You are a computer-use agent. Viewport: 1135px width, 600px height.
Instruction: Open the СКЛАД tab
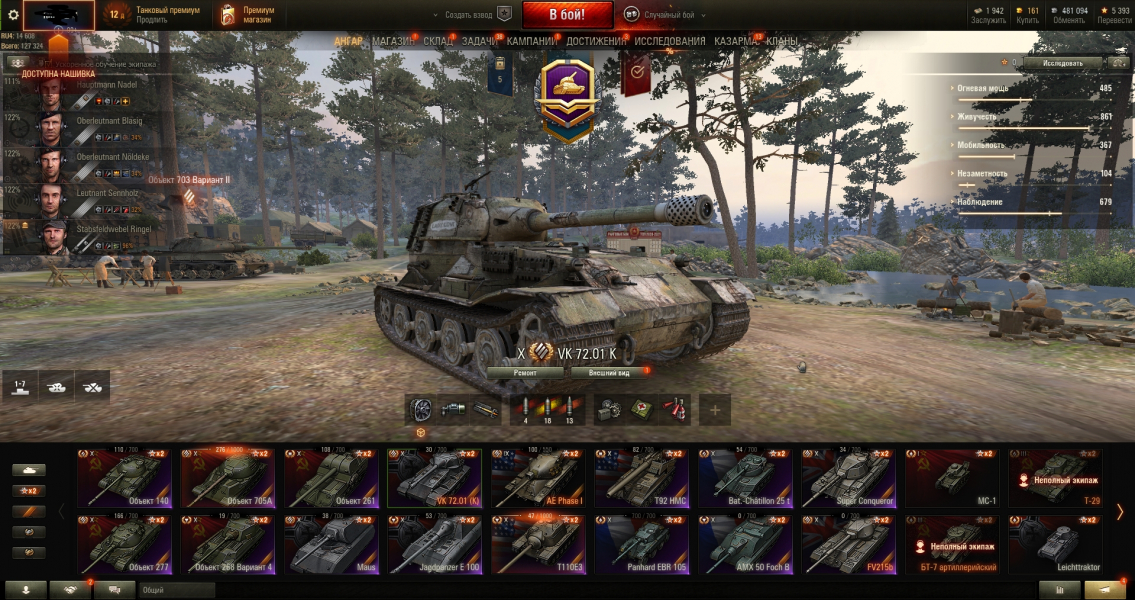pyautogui.click(x=438, y=41)
